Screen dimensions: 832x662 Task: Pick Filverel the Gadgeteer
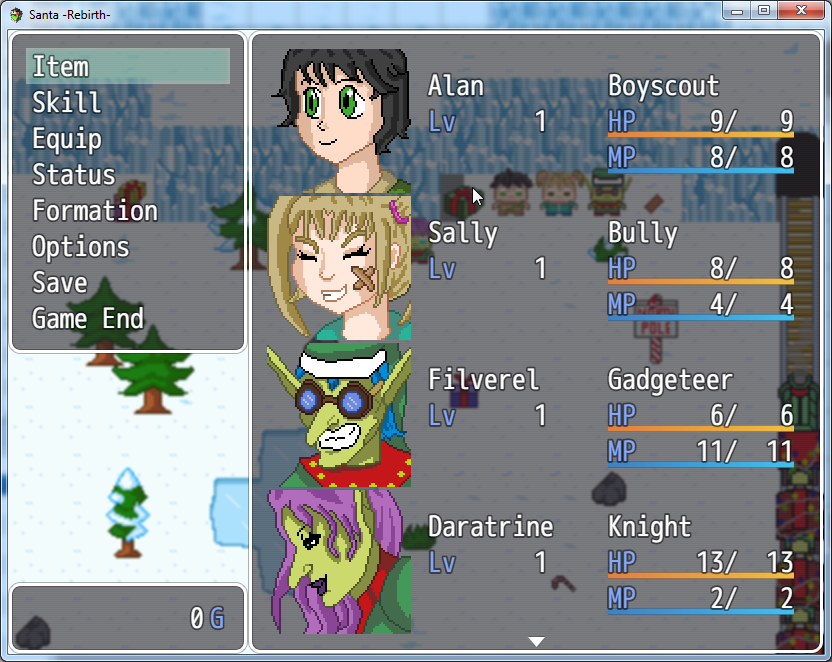click(536, 415)
